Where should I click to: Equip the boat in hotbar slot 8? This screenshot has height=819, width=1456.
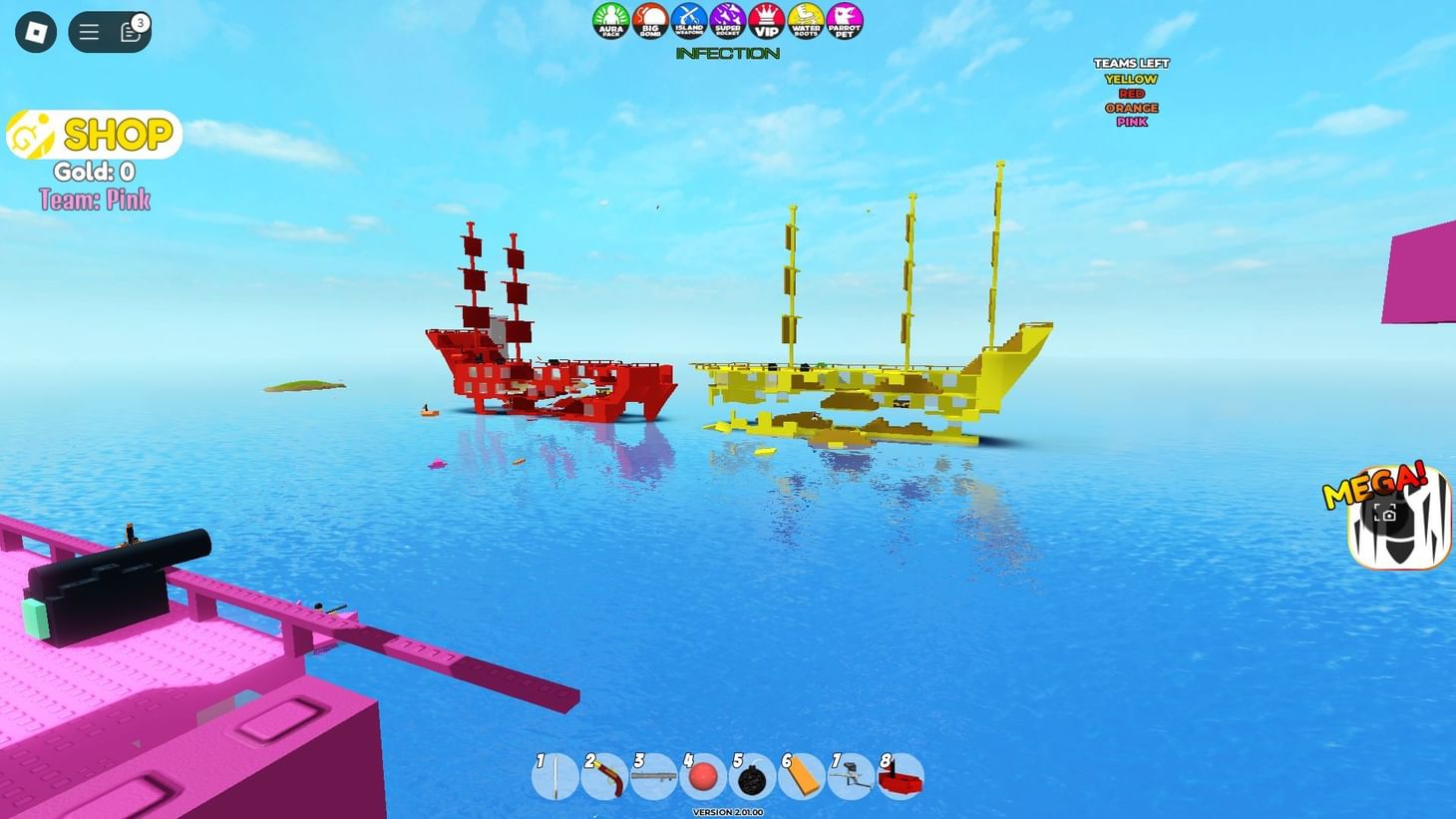(901, 777)
